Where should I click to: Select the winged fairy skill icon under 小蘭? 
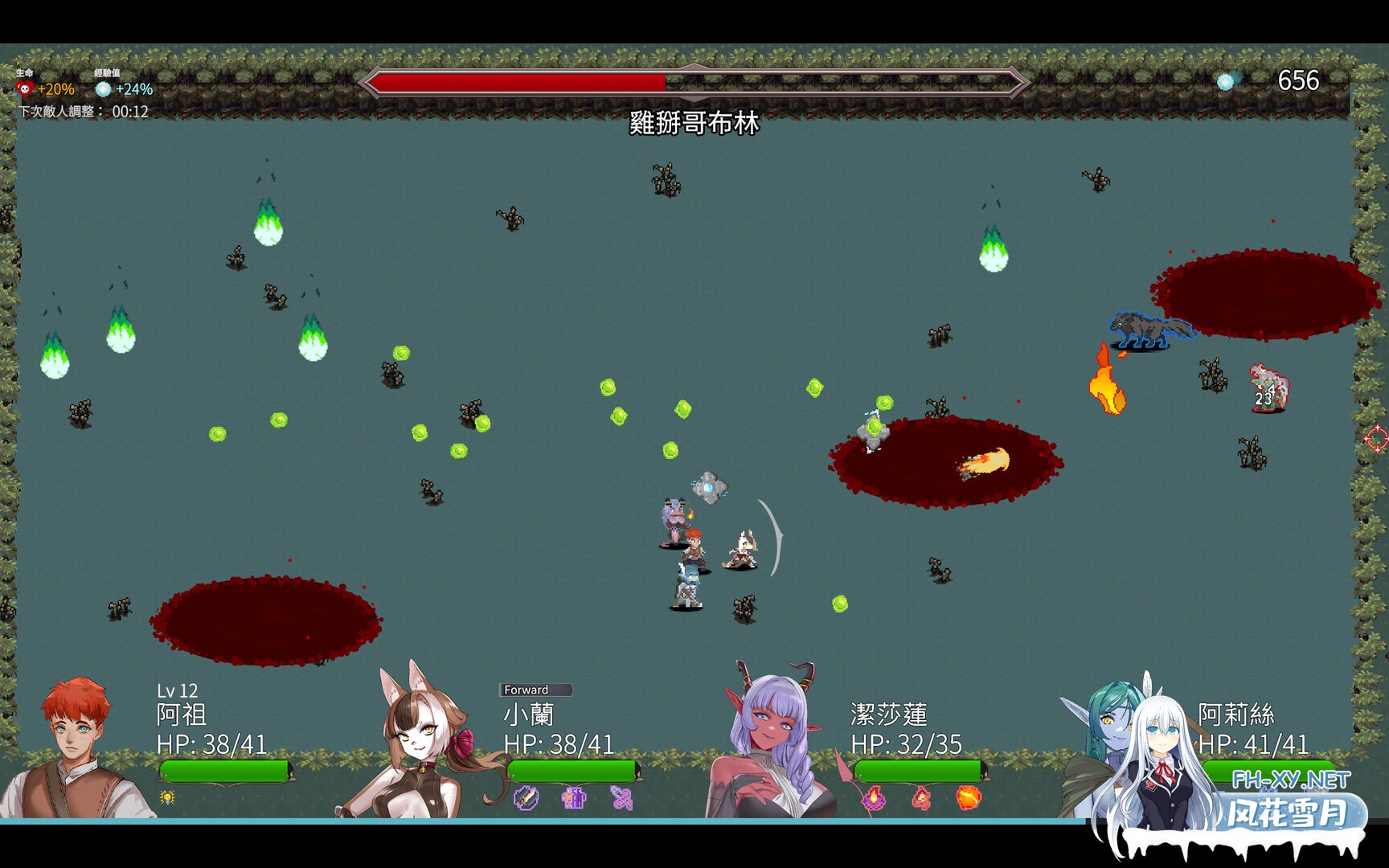[x=621, y=798]
